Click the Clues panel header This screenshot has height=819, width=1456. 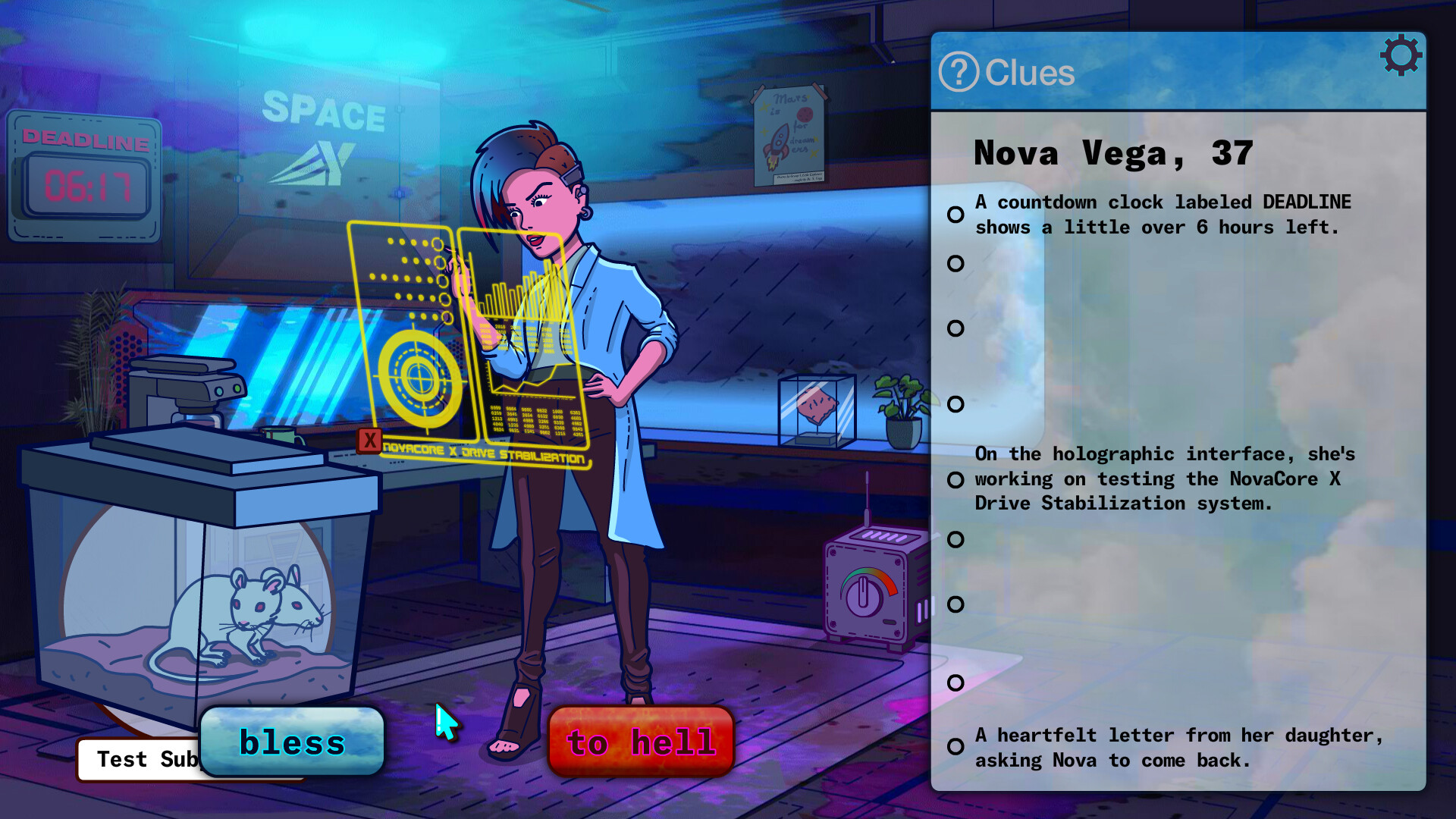point(1031,72)
